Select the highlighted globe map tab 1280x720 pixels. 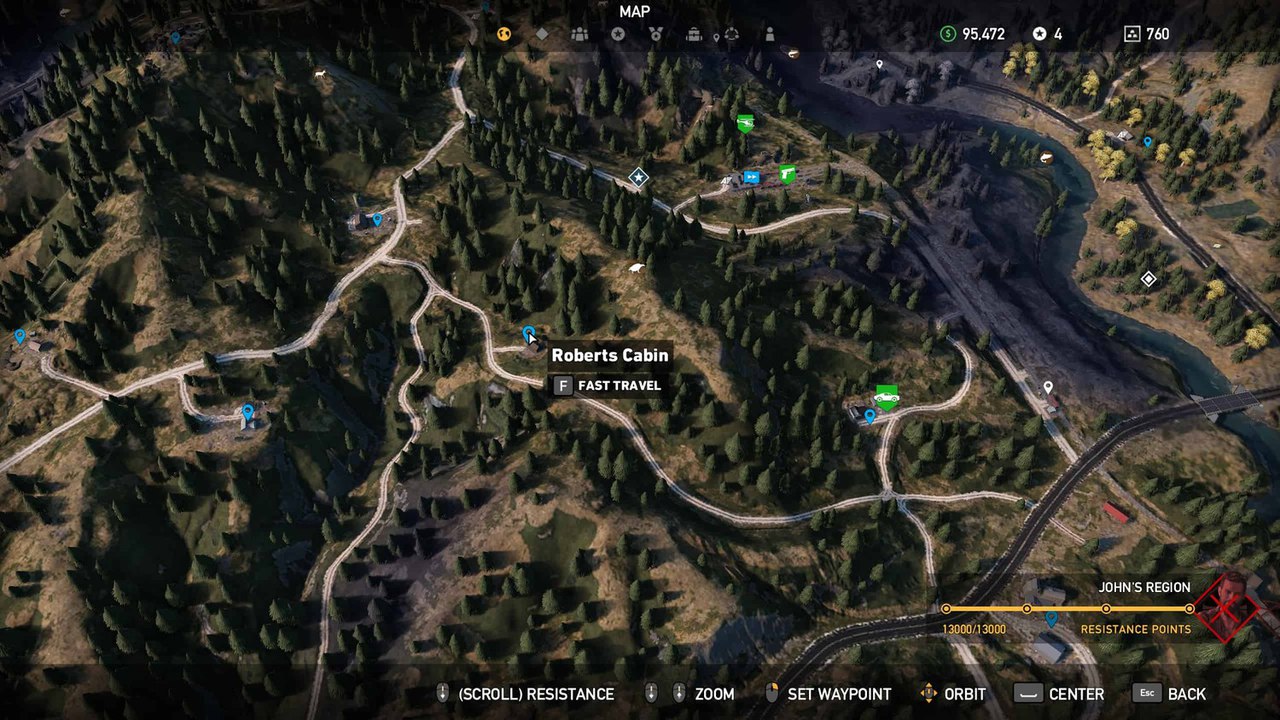click(x=504, y=34)
